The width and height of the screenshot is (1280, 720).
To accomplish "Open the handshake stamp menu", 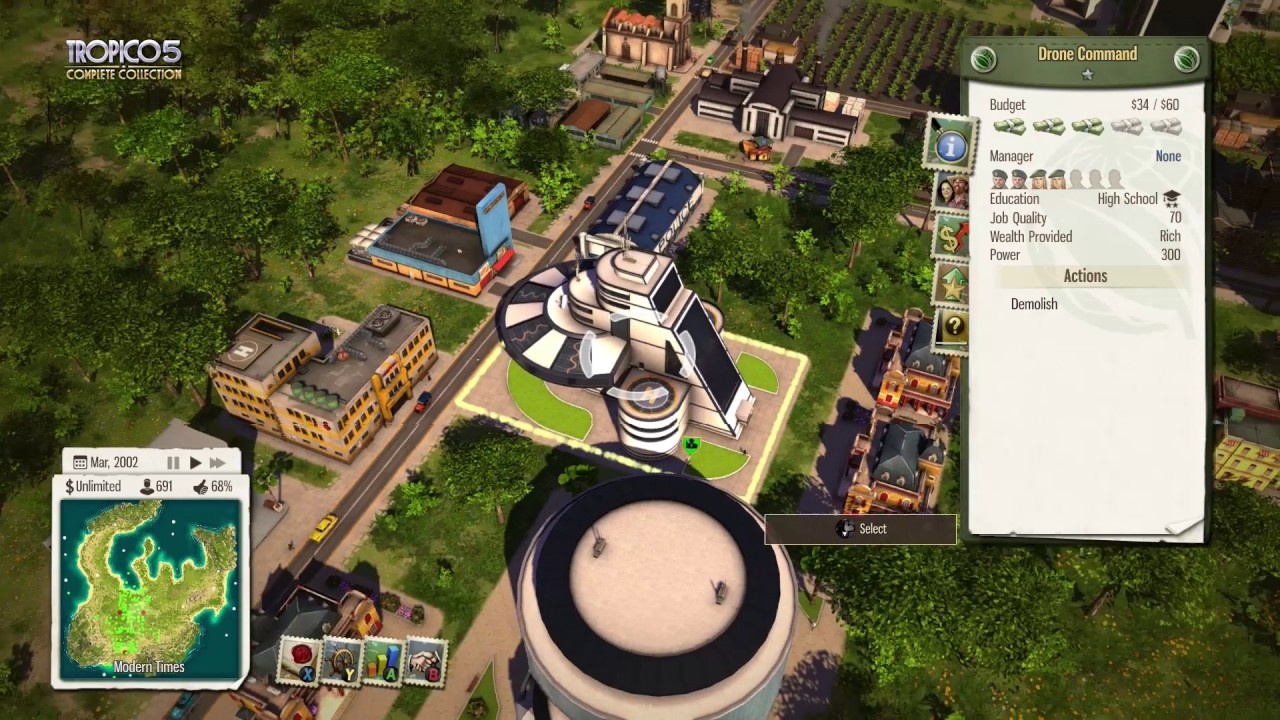I will tap(425, 660).
